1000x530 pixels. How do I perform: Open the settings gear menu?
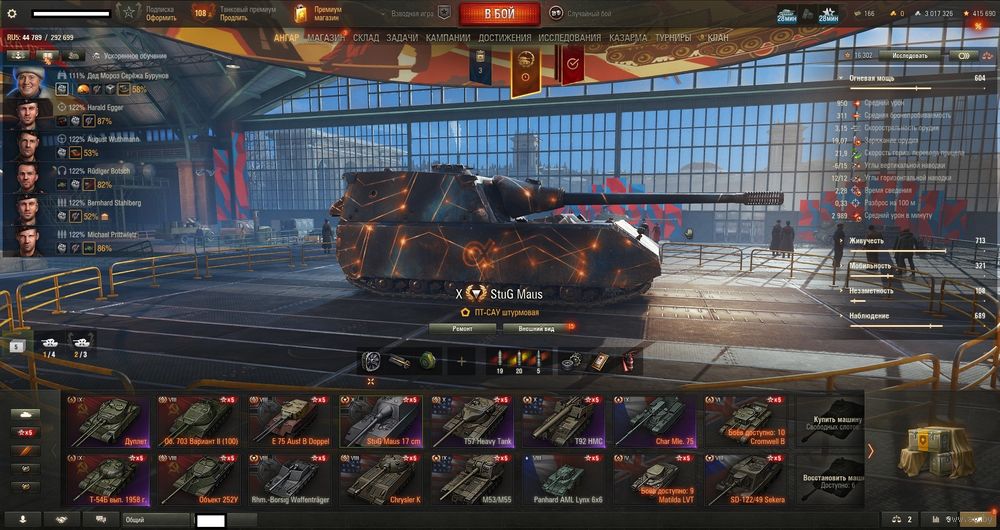pos(12,14)
